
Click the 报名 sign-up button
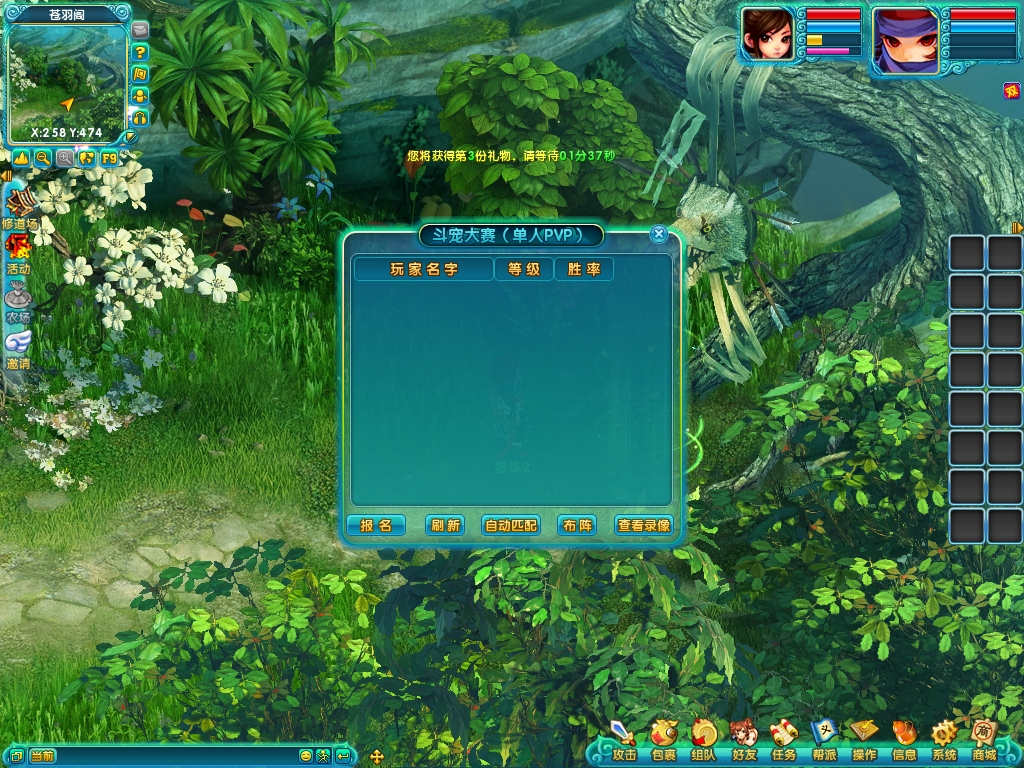click(x=376, y=525)
